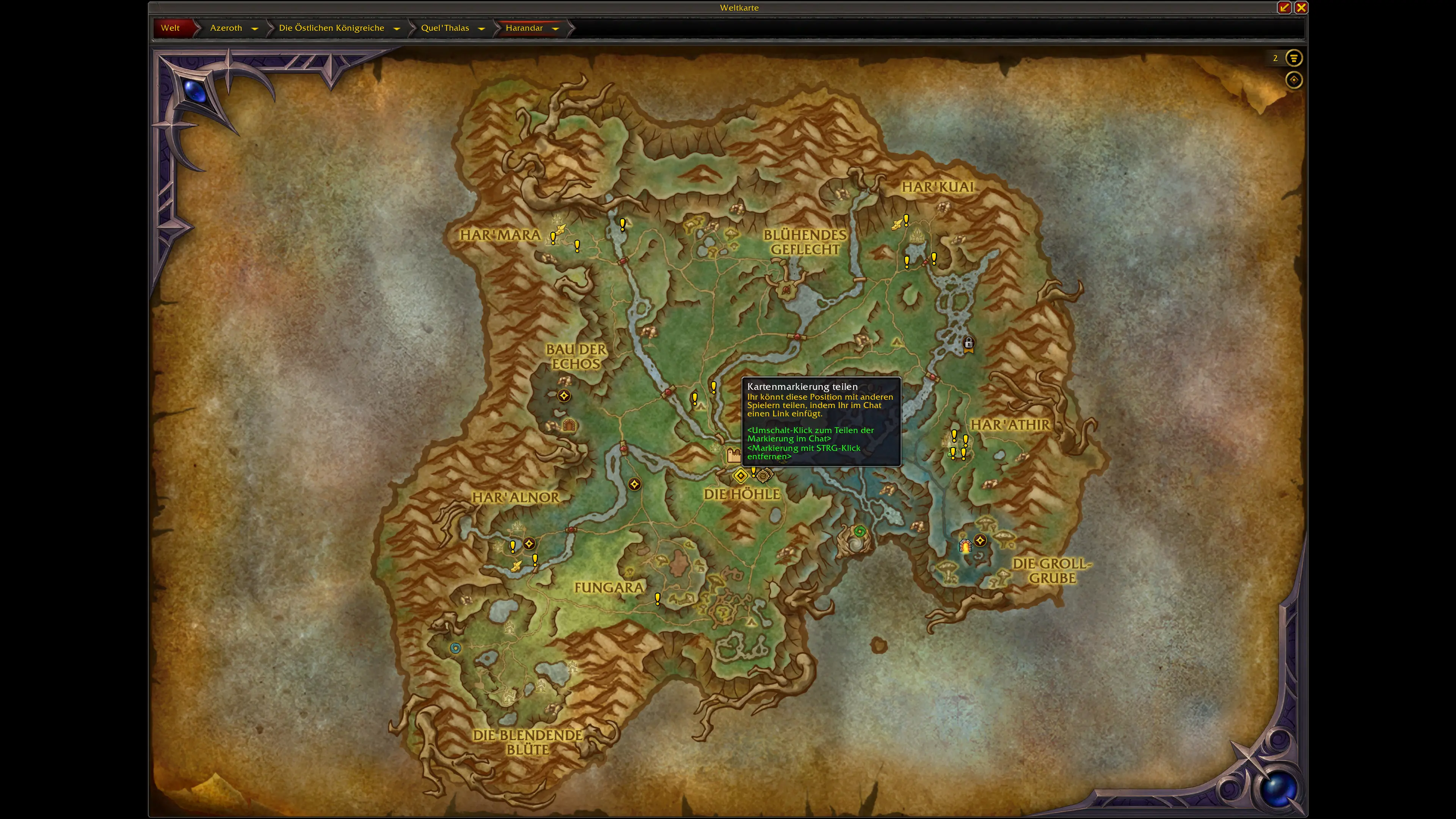Open Die Östlichen Königreiche map level

pyautogui.click(x=331, y=28)
